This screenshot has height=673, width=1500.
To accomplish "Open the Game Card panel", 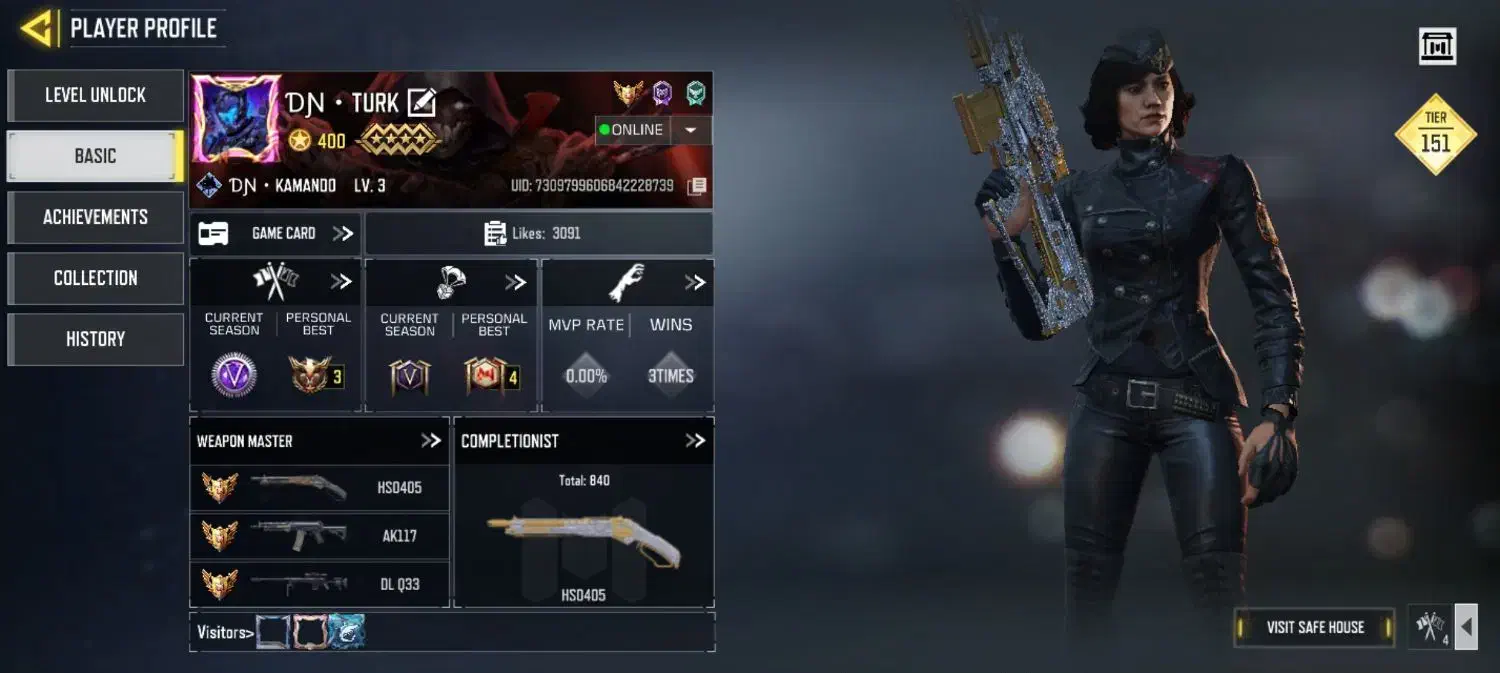I will (x=275, y=233).
